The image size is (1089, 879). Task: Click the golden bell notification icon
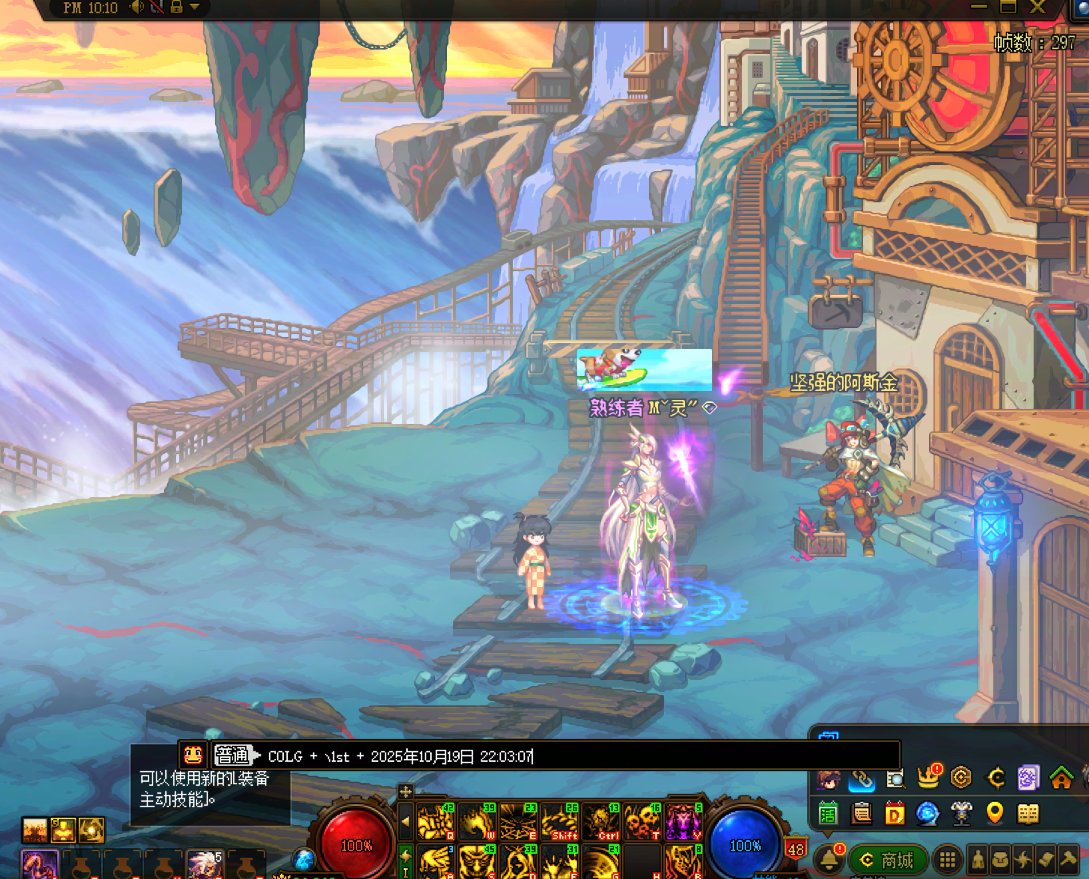tap(828, 859)
